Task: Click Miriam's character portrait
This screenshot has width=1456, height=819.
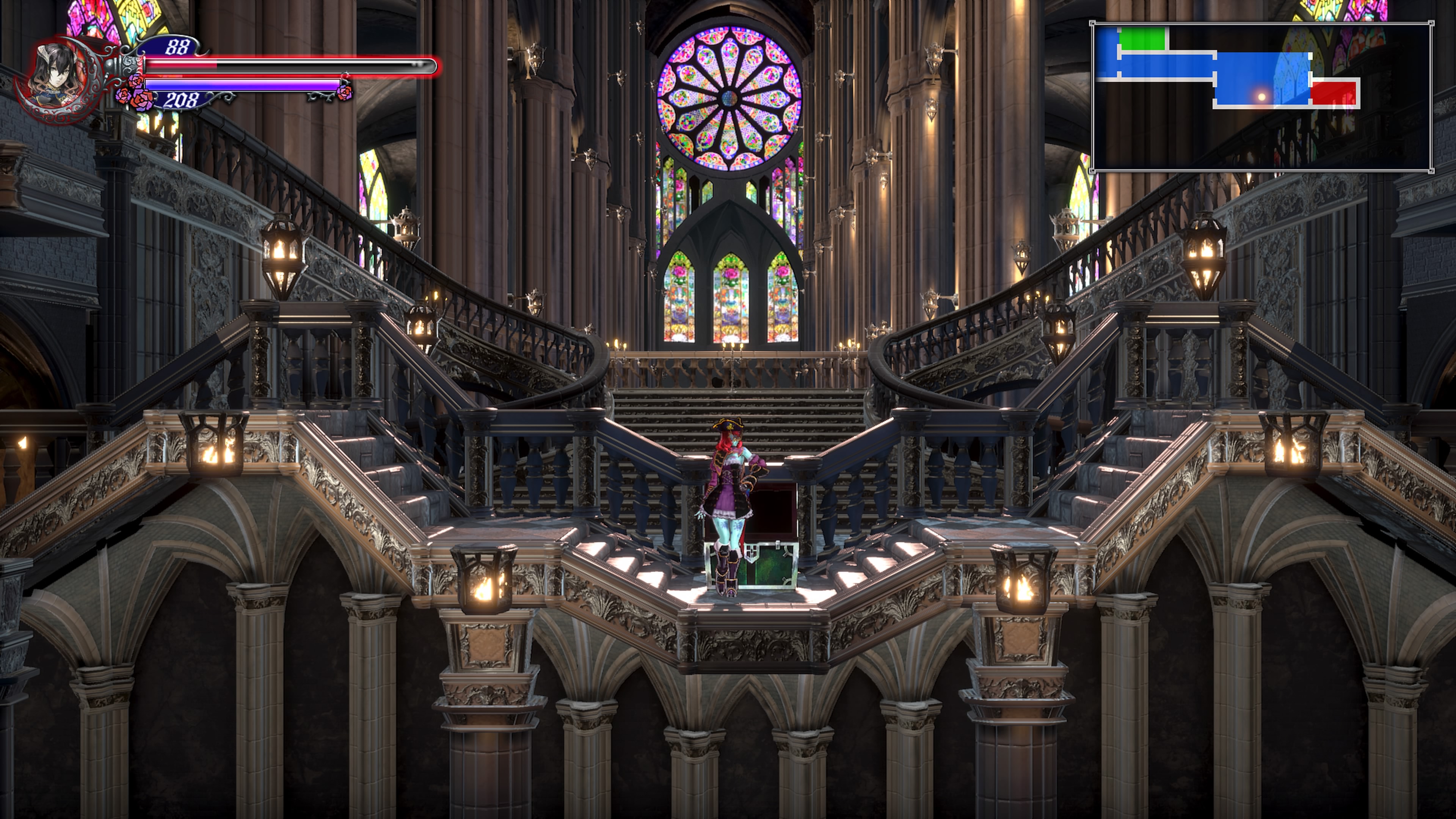Action: point(56,80)
